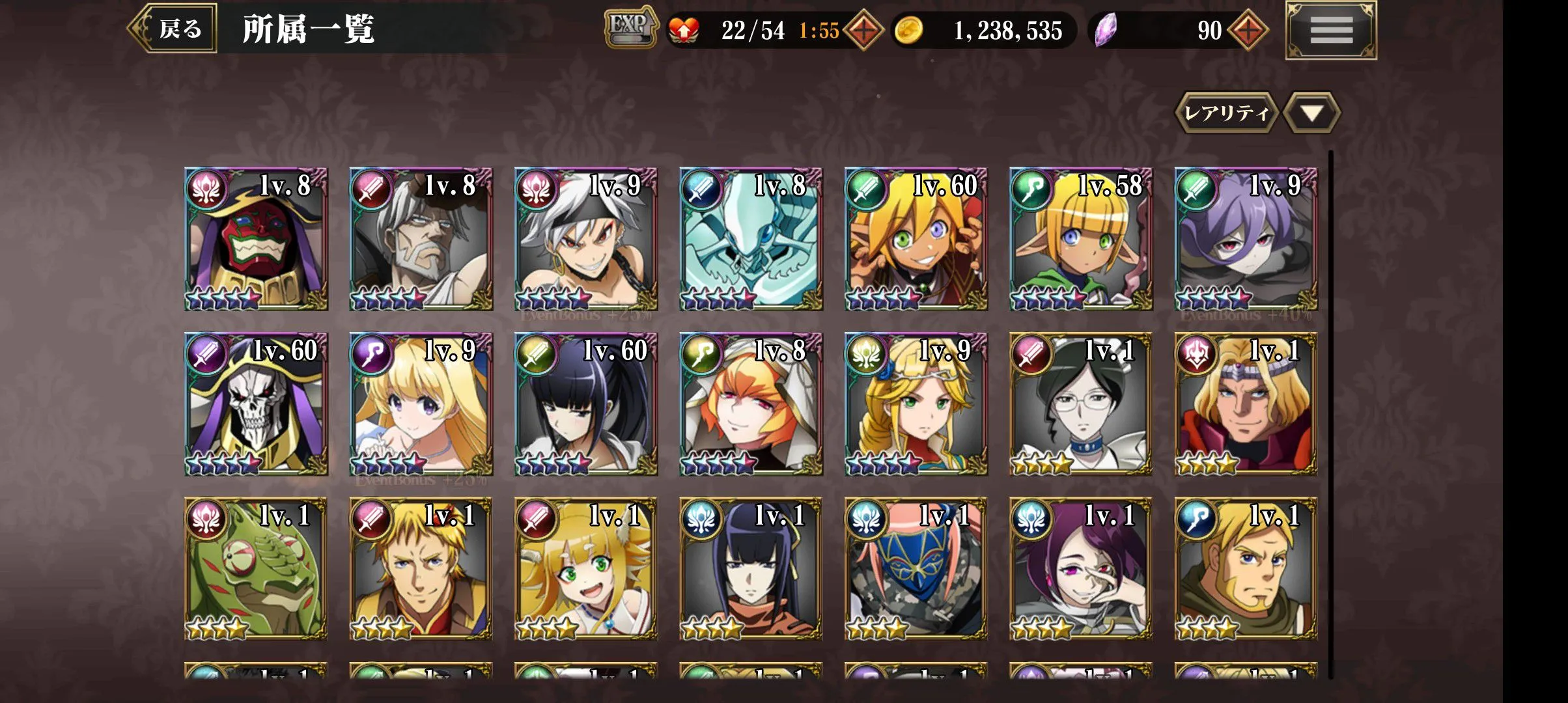Pick the icy blue insect creature card

coord(751,240)
